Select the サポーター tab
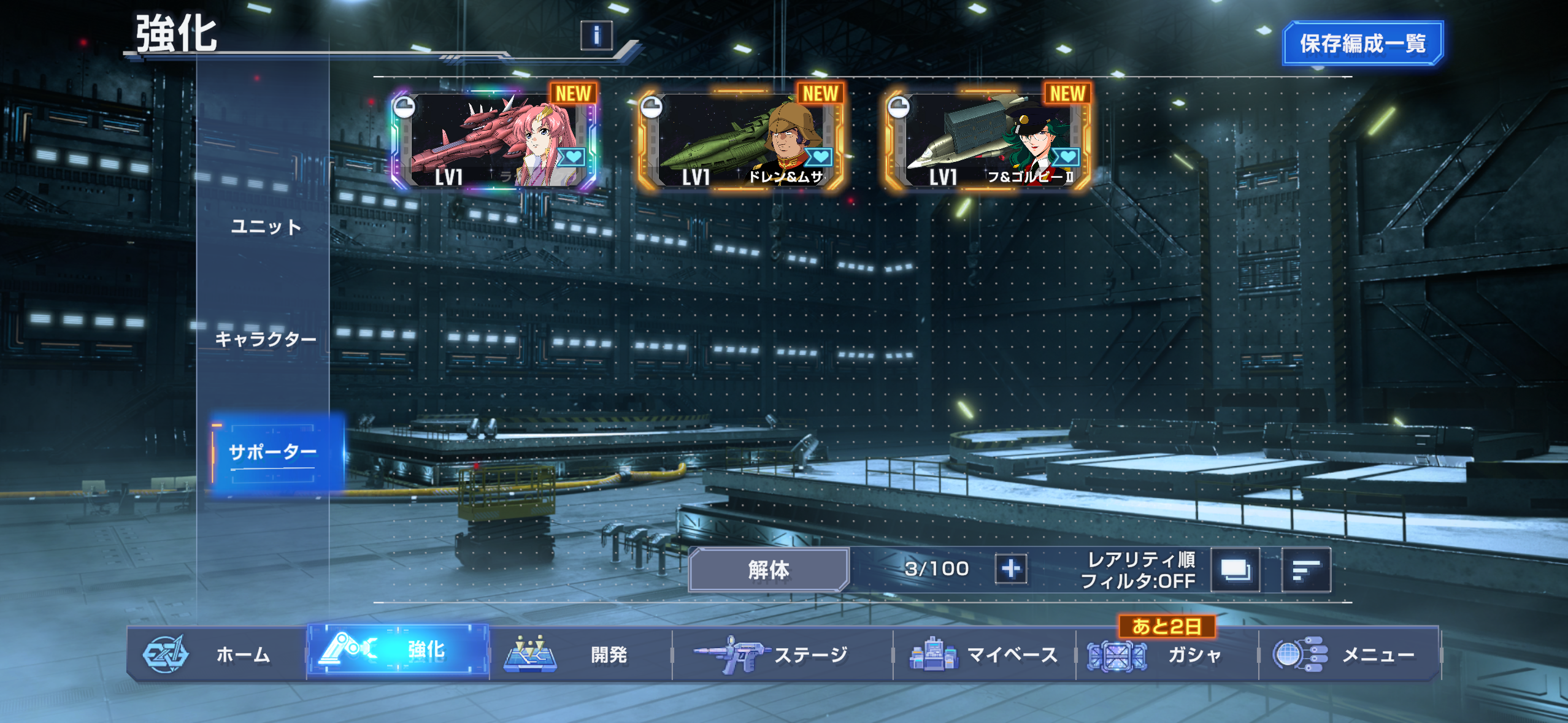1568x723 pixels. [273, 453]
